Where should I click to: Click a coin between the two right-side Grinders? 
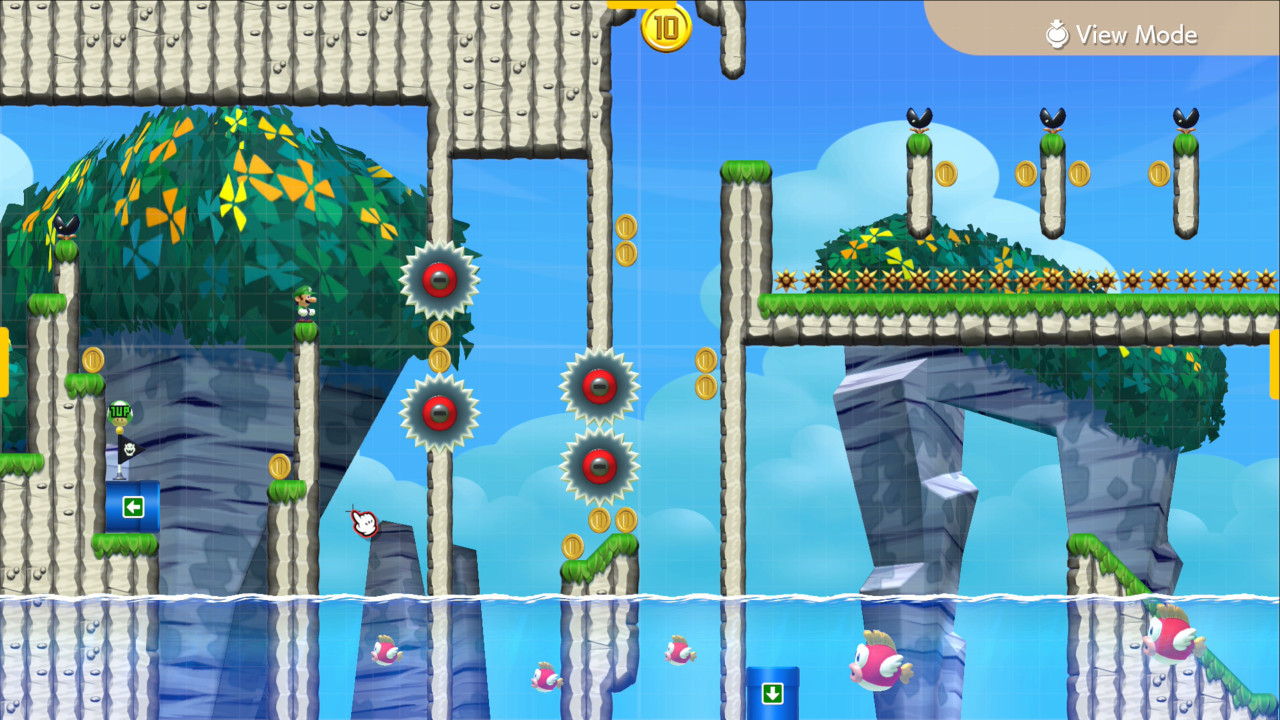tap(440, 346)
